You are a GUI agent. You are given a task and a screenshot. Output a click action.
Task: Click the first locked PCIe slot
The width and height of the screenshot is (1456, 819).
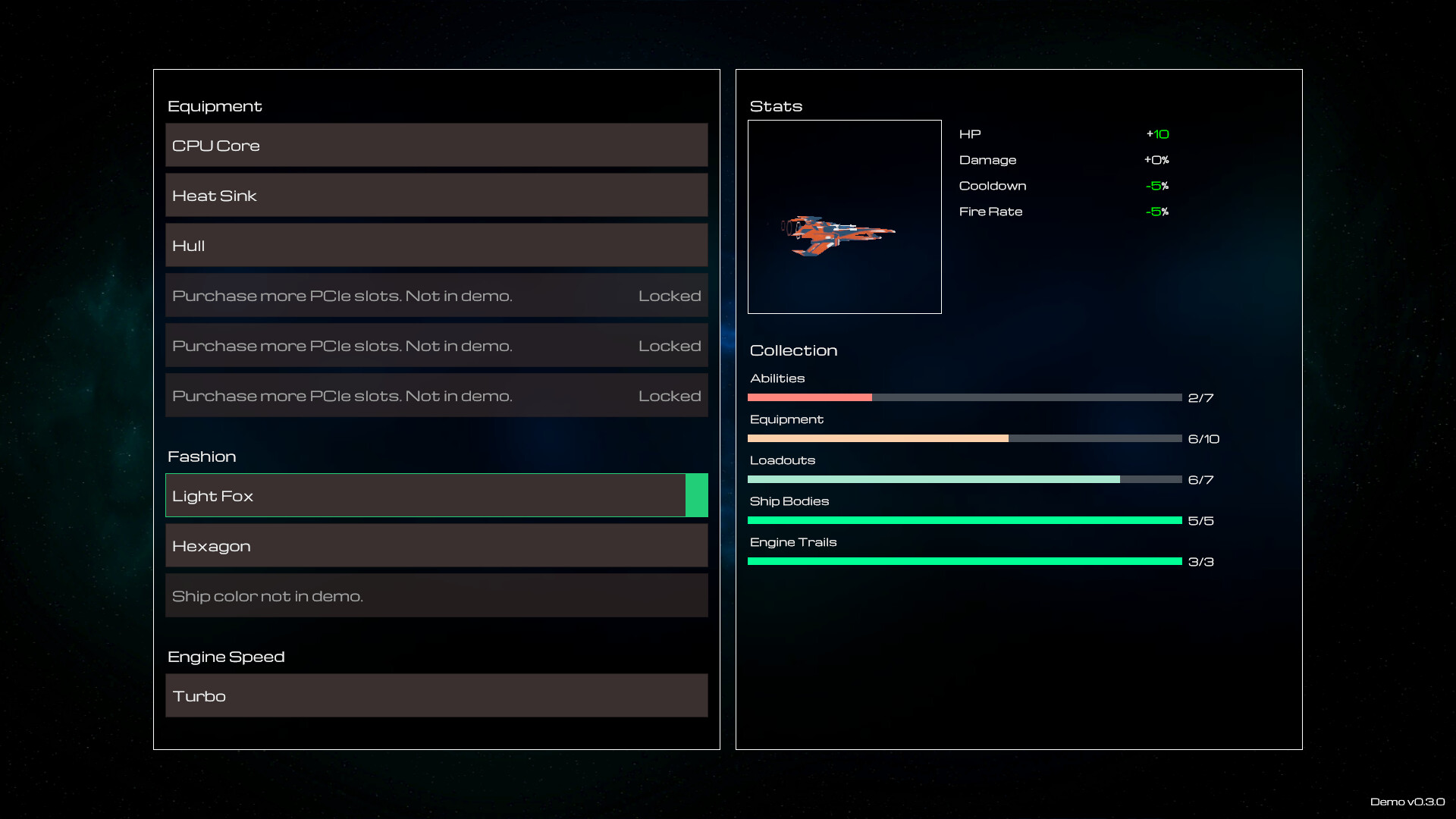436,295
